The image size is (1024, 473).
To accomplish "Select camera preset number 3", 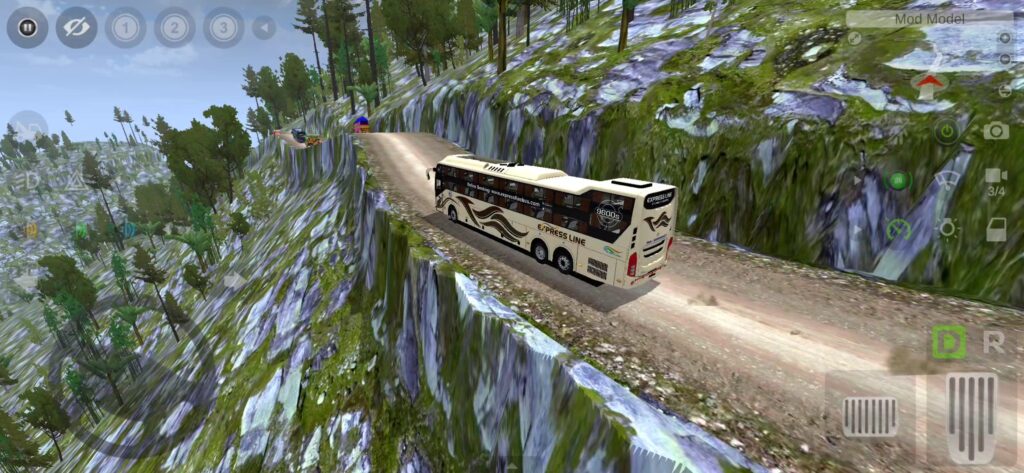I will pyautogui.click(x=223, y=27).
